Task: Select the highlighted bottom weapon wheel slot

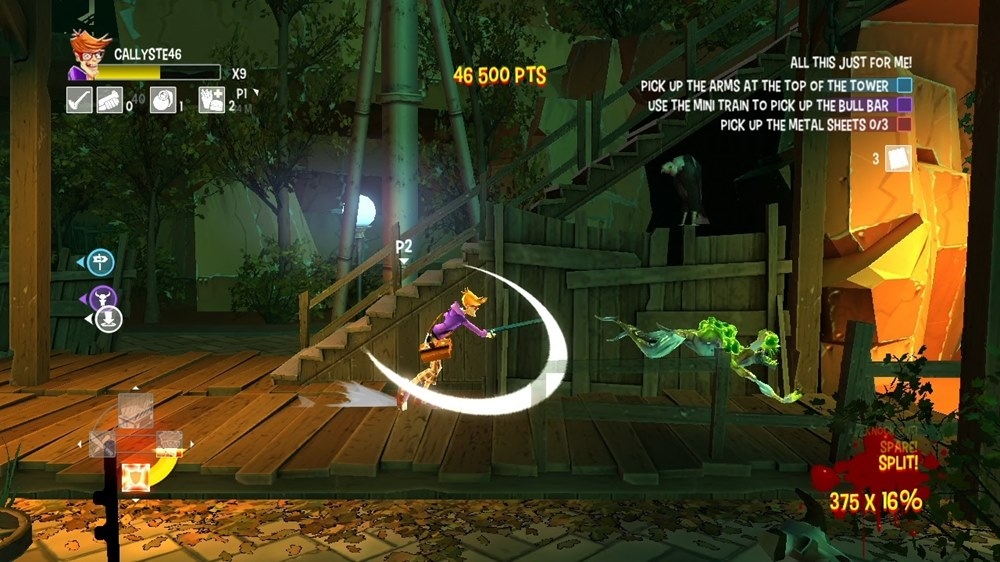Action: pos(136,475)
